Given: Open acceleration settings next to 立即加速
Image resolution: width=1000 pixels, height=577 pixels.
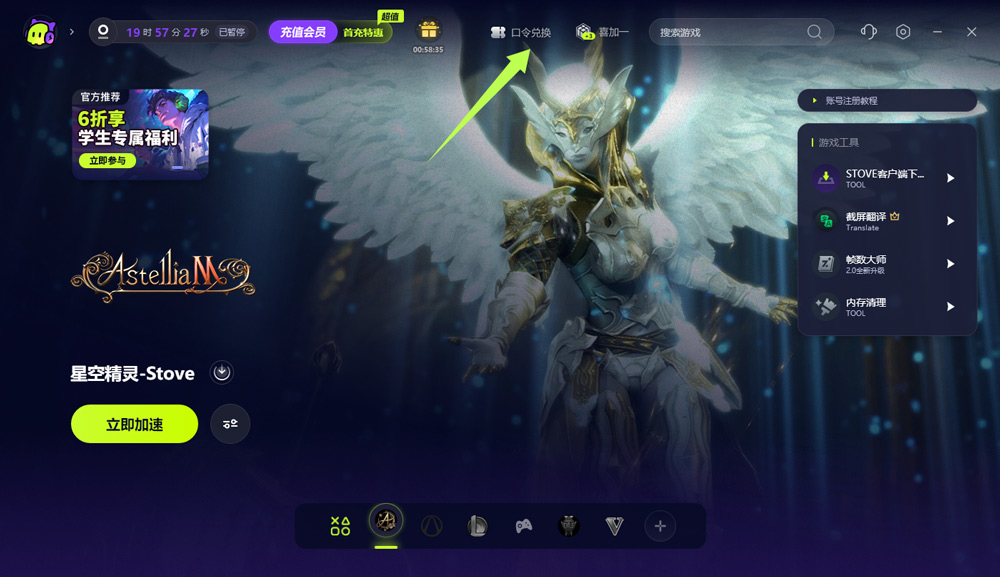Looking at the screenshot, I should tap(230, 424).
